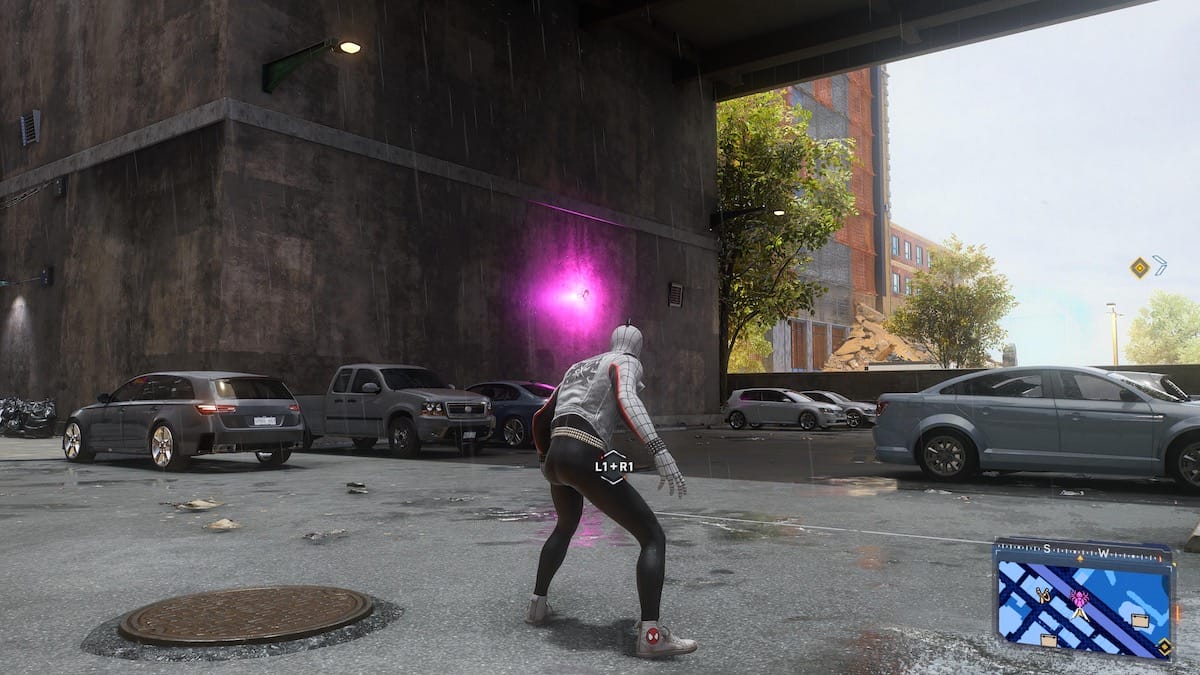Click the yellow diamond objective waypoint marker

[1139, 266]
